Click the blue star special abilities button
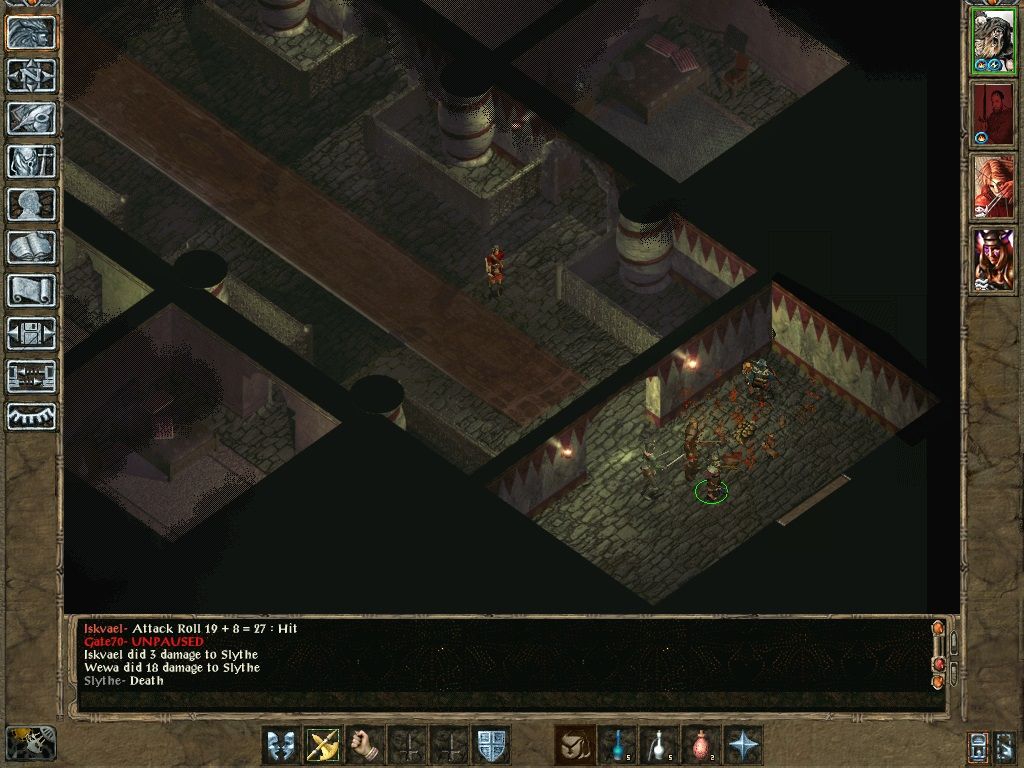This screenshot has width=1024, height=768. click(743, 745)
